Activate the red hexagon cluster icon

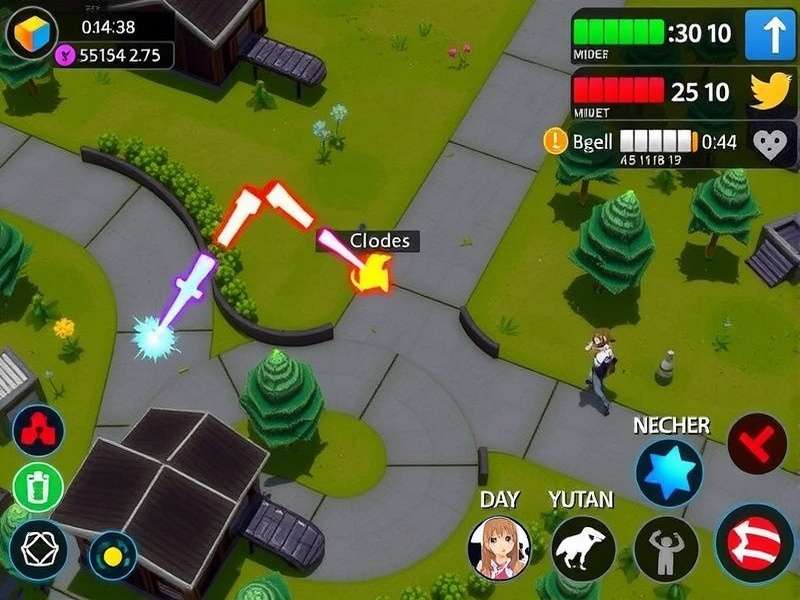[39, 431]
